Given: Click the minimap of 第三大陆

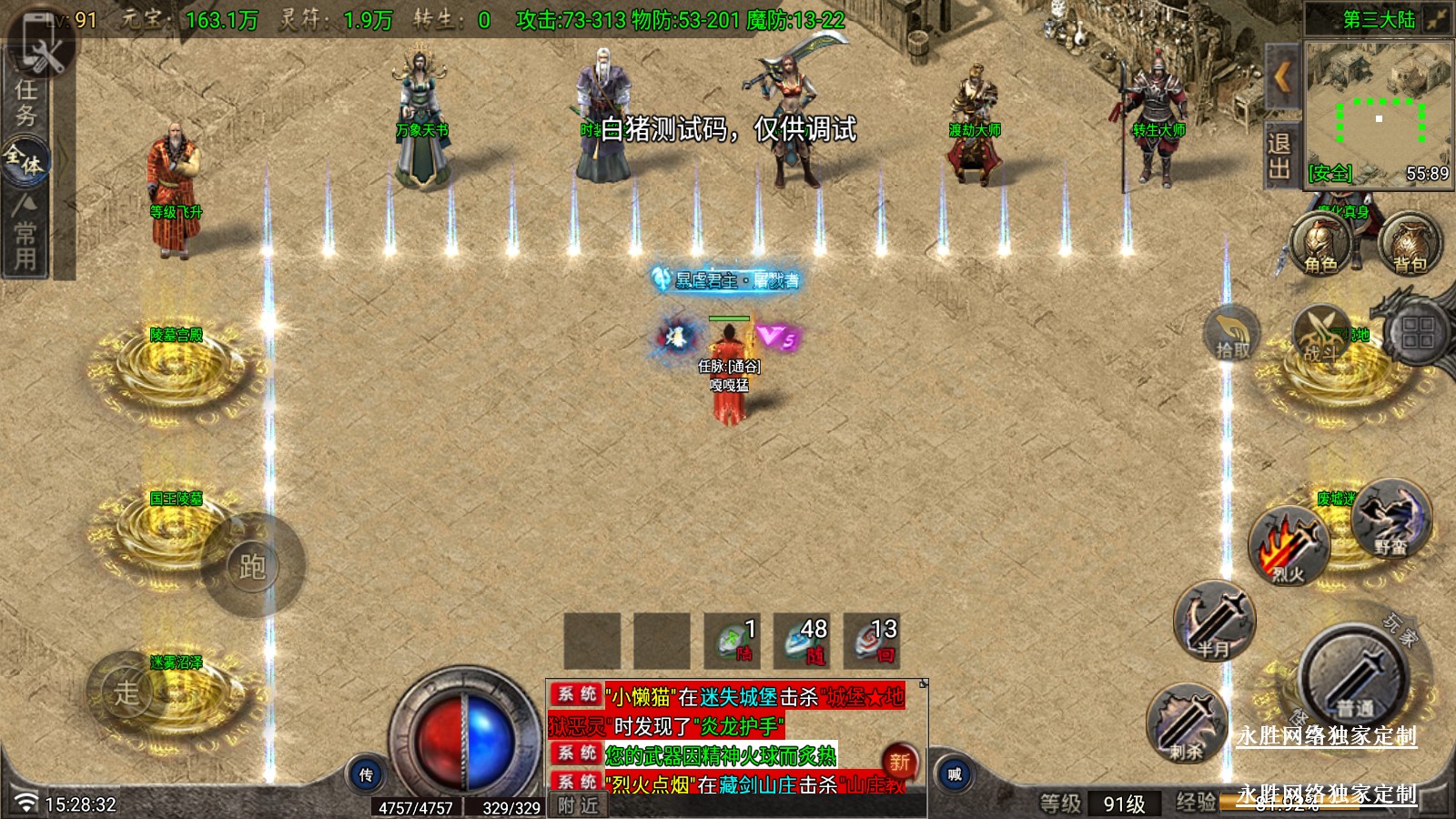Looking at the screenshot, I should (1378, 109).
